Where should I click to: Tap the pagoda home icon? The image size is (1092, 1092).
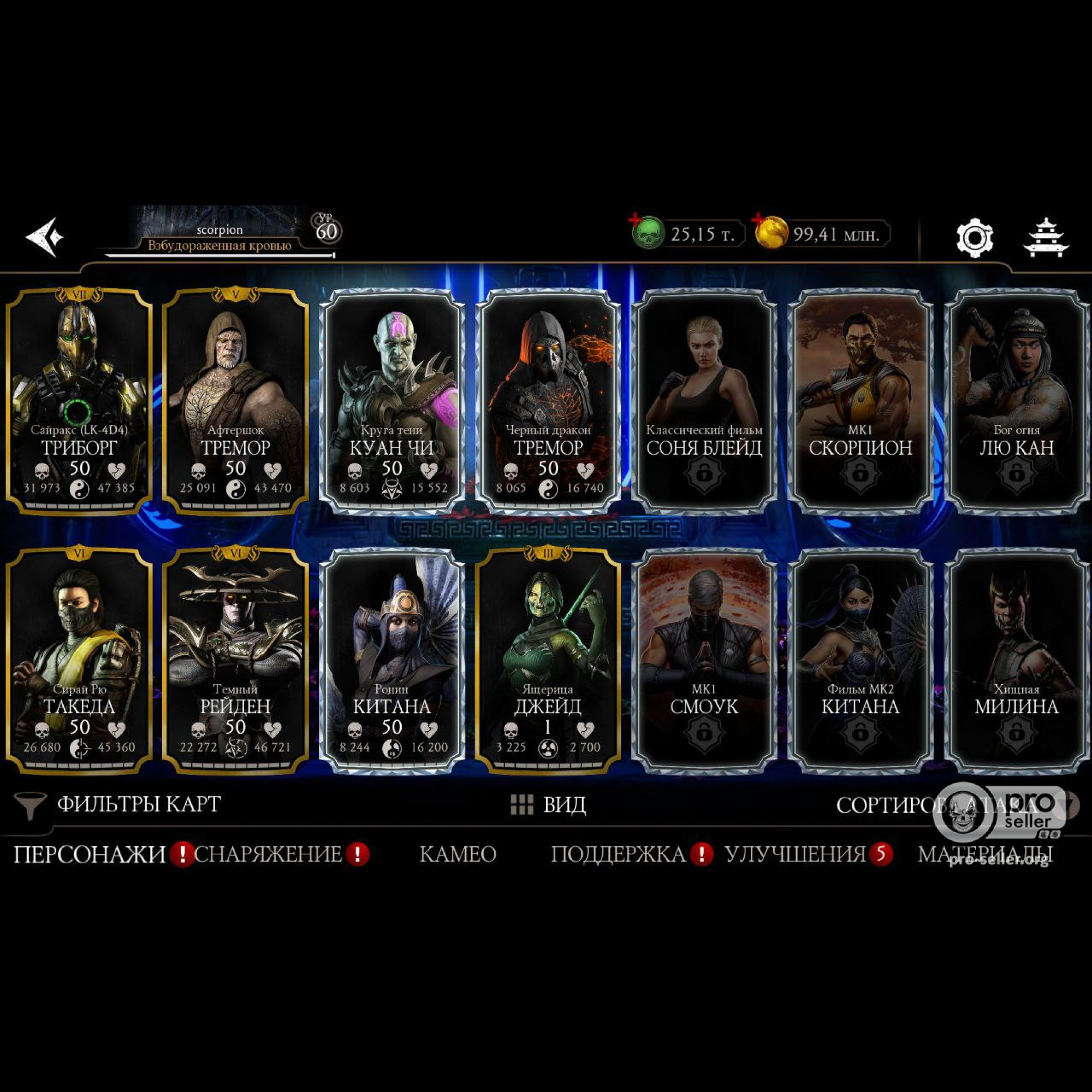tap(1046, 238)
